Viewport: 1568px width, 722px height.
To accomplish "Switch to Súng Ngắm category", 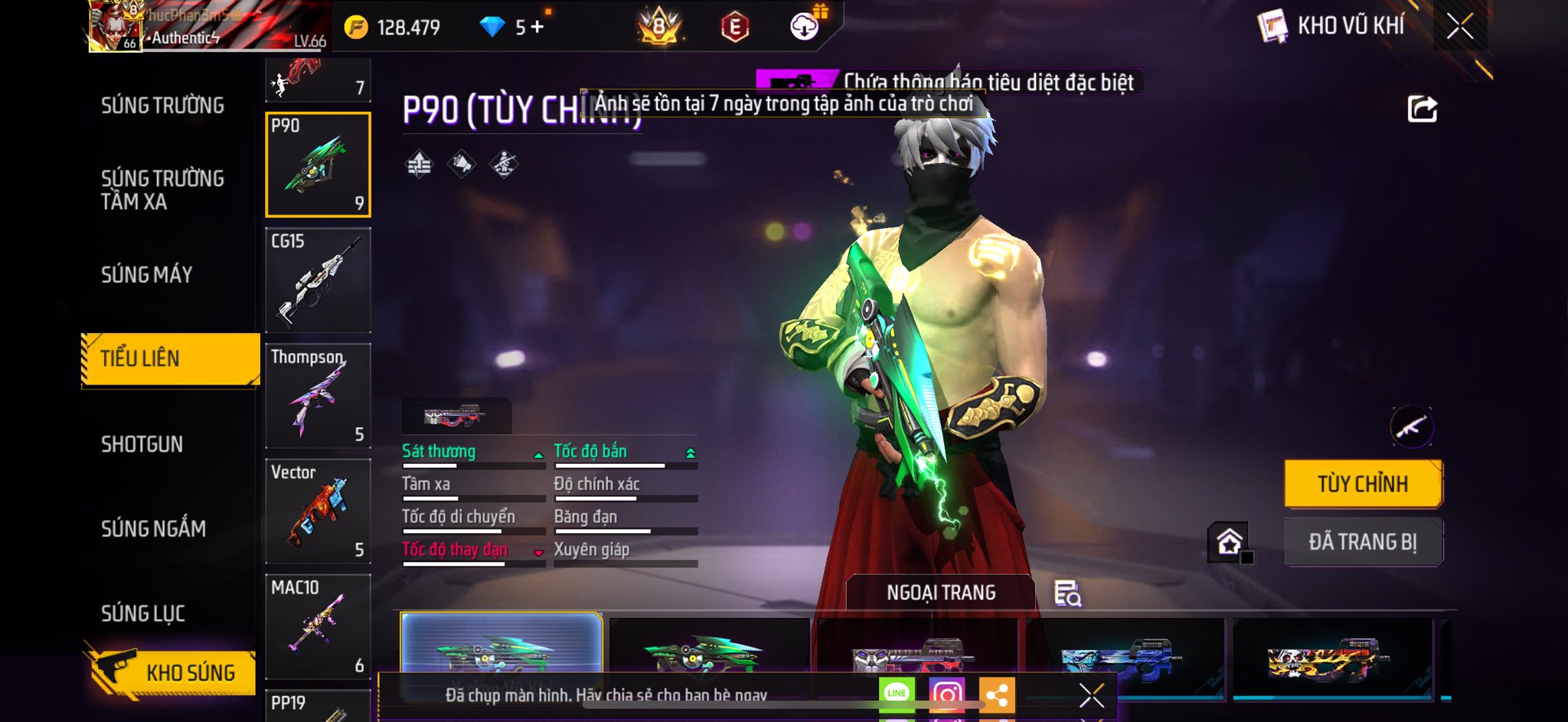I will (153, 529).
